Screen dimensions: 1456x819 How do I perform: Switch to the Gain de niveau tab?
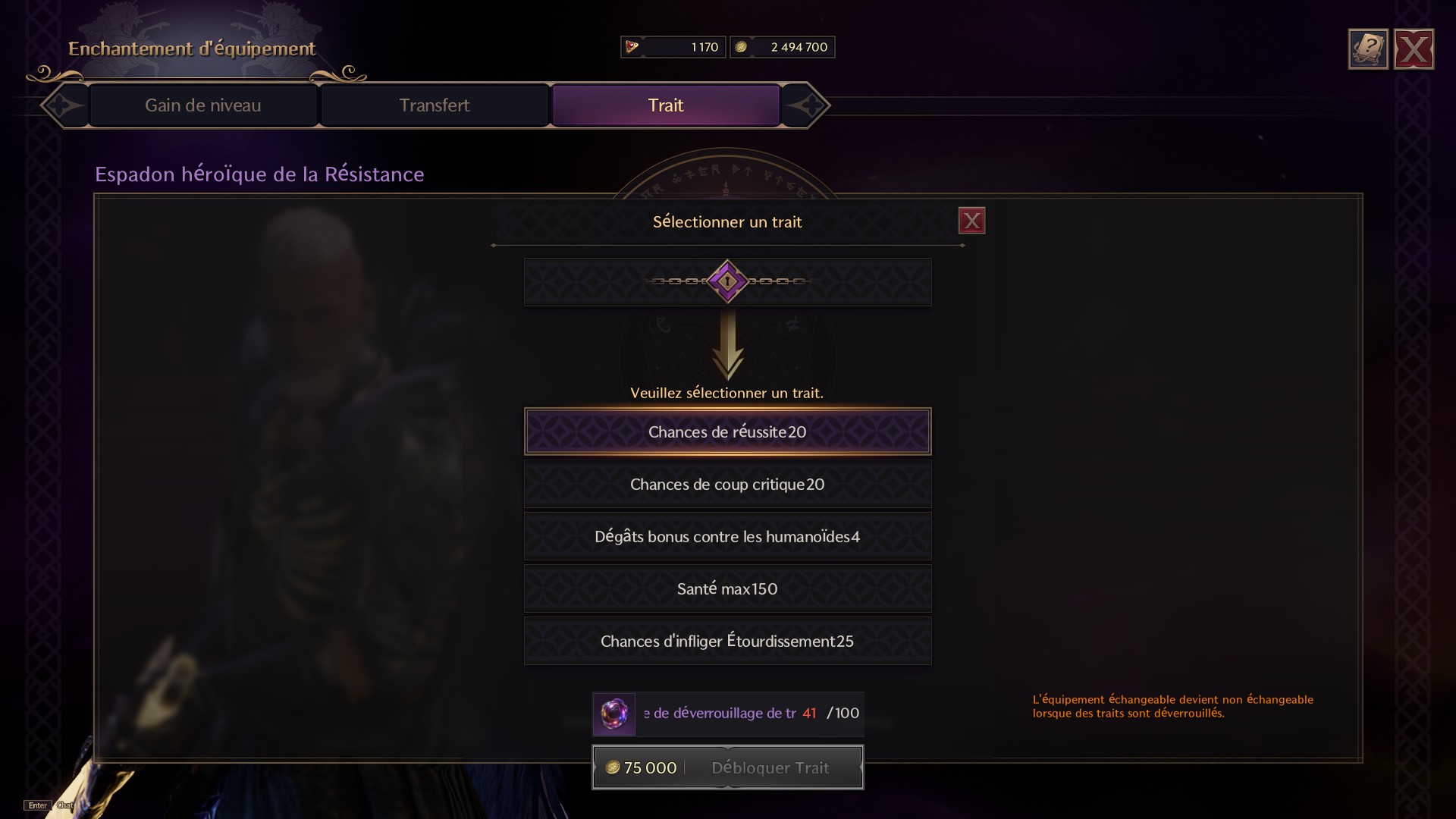point(203,105)
